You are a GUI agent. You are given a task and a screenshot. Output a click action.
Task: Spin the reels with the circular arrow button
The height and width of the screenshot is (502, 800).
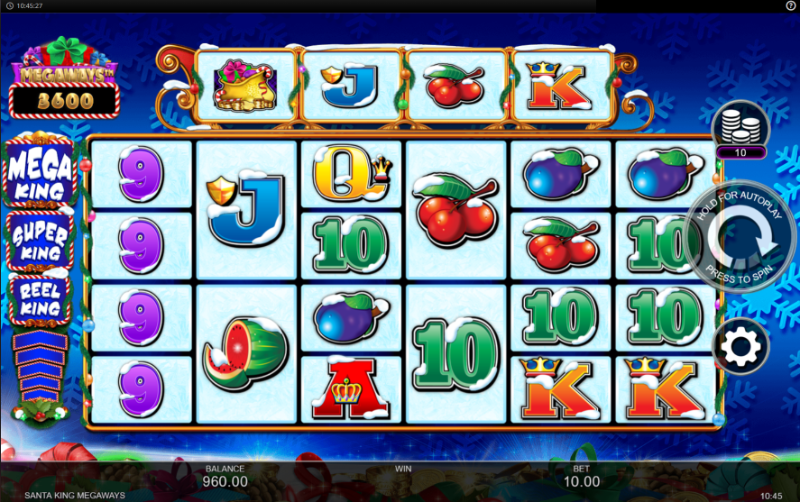741,239
